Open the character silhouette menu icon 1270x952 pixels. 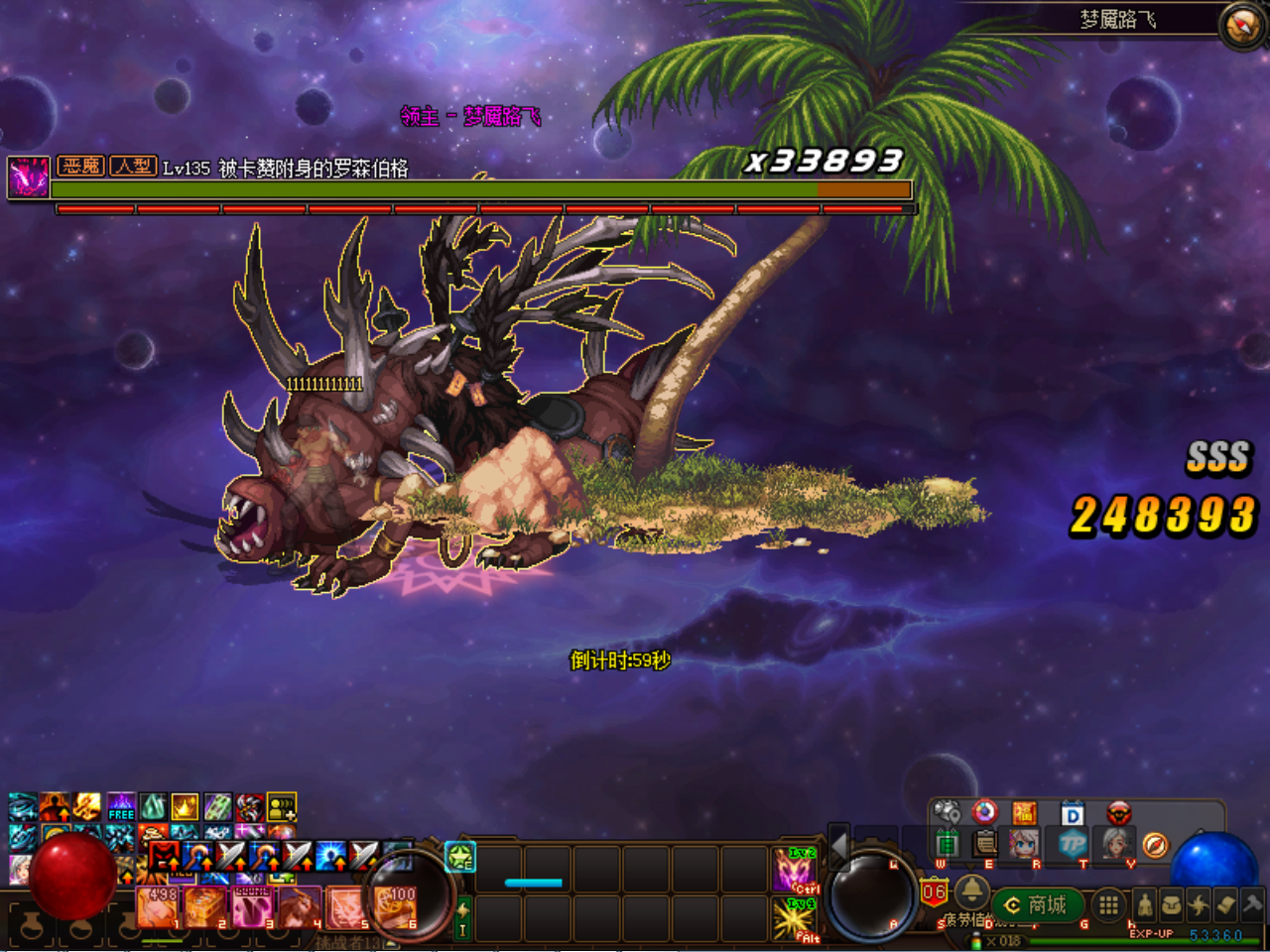click(x=1145, y=904)
